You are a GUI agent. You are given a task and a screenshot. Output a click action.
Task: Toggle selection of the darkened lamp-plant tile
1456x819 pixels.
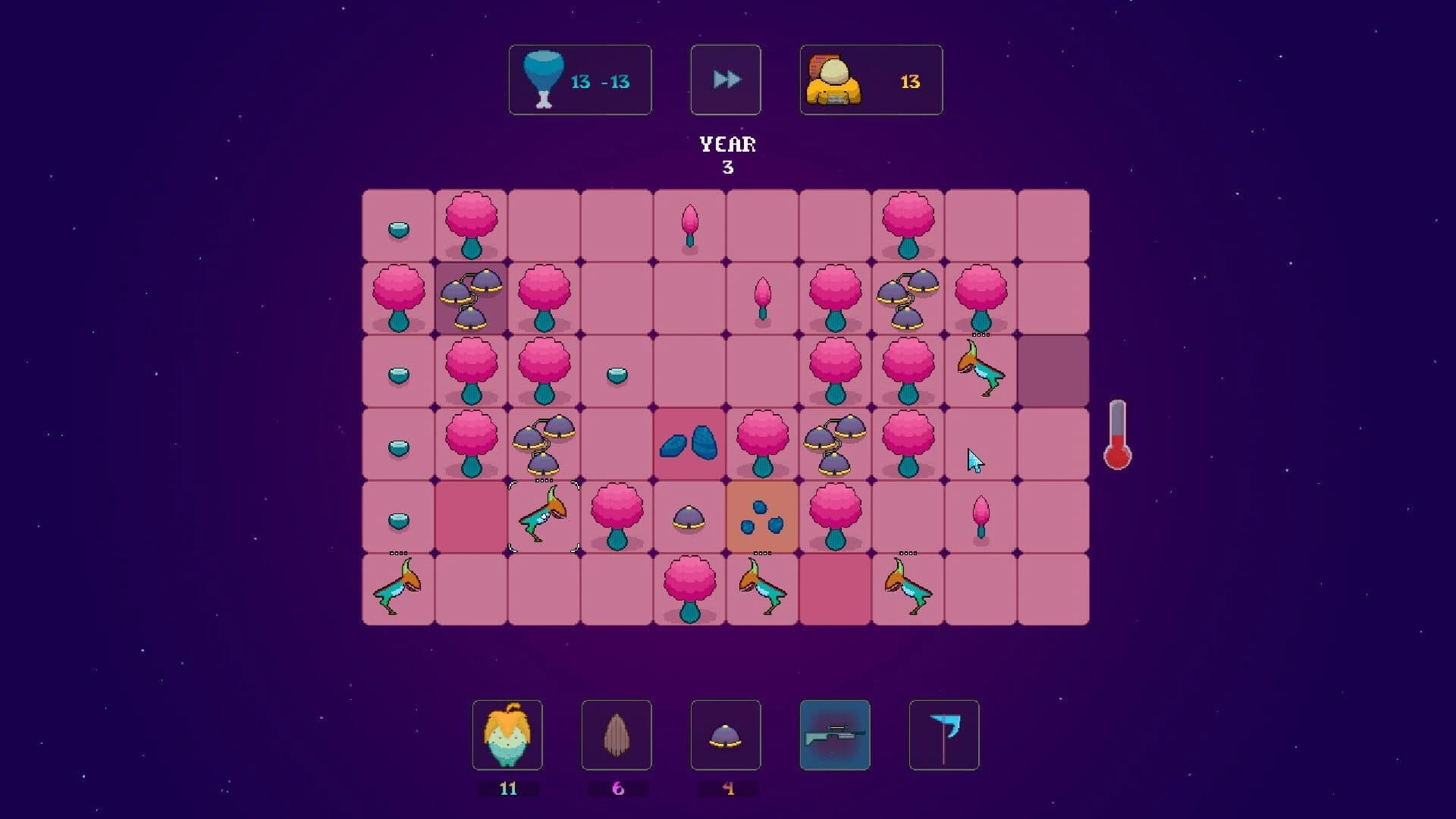470,298
